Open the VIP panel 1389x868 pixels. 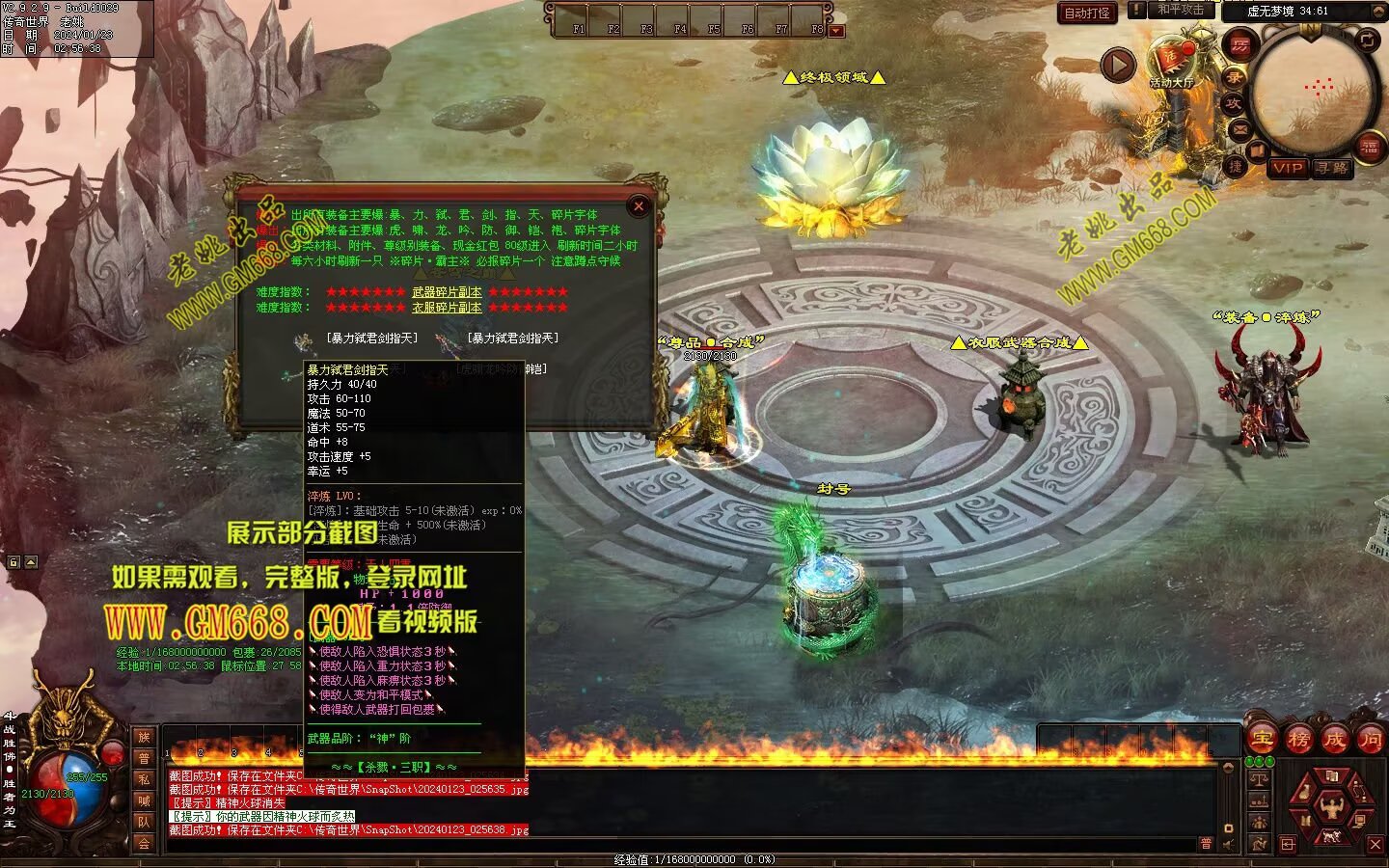click(1288, 168)
